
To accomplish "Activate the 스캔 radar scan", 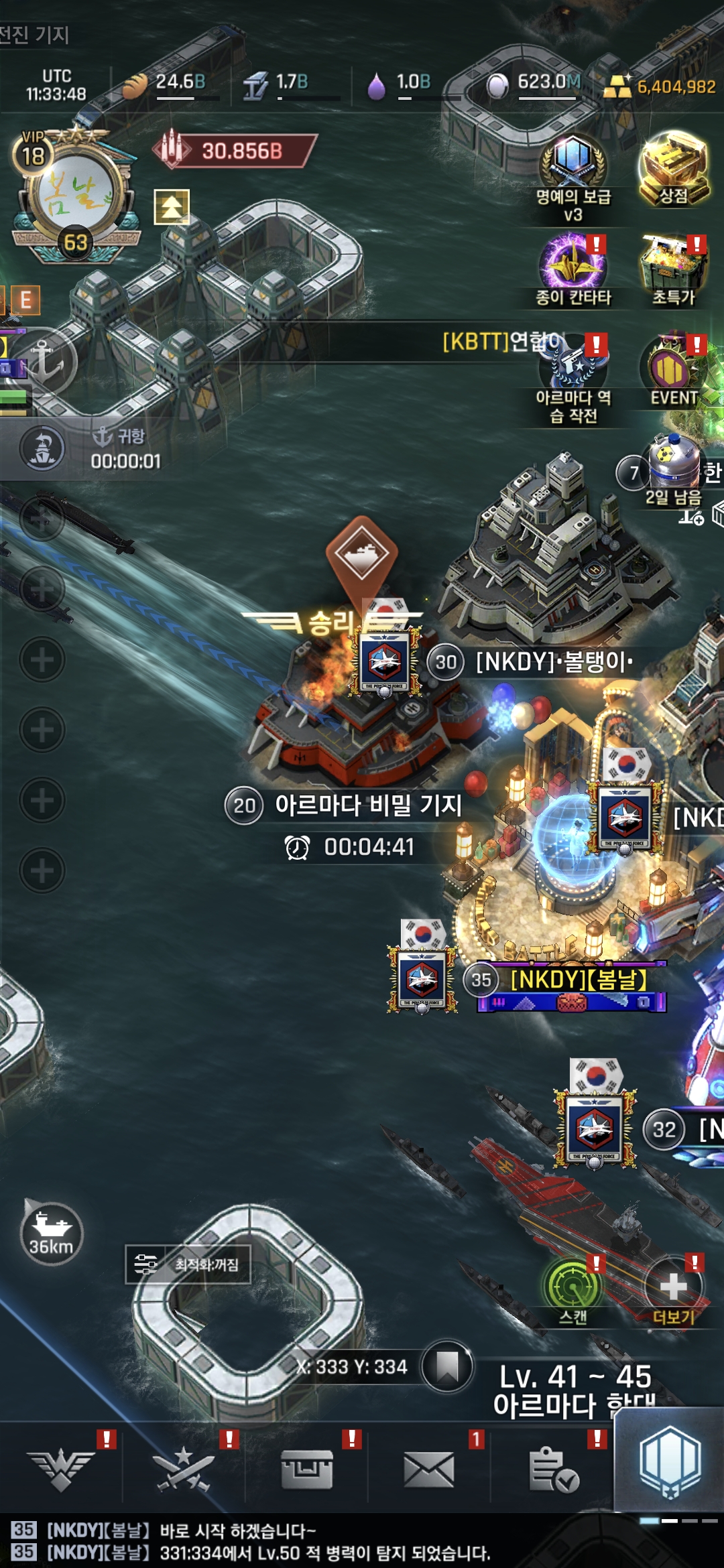I will (x=574, y=1291).
